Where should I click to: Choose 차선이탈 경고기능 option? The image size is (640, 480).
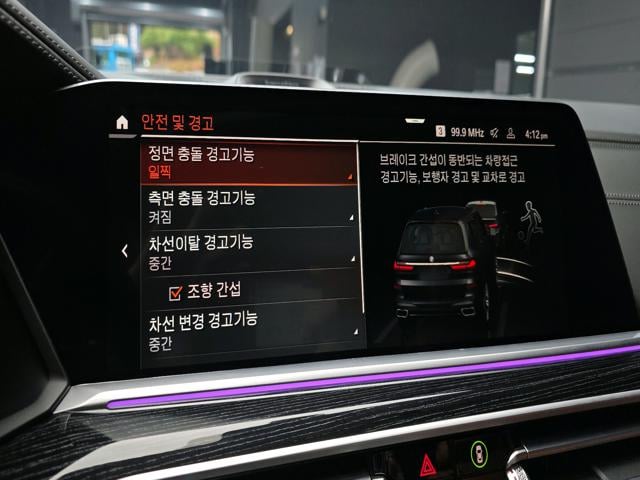pos(249,249)
